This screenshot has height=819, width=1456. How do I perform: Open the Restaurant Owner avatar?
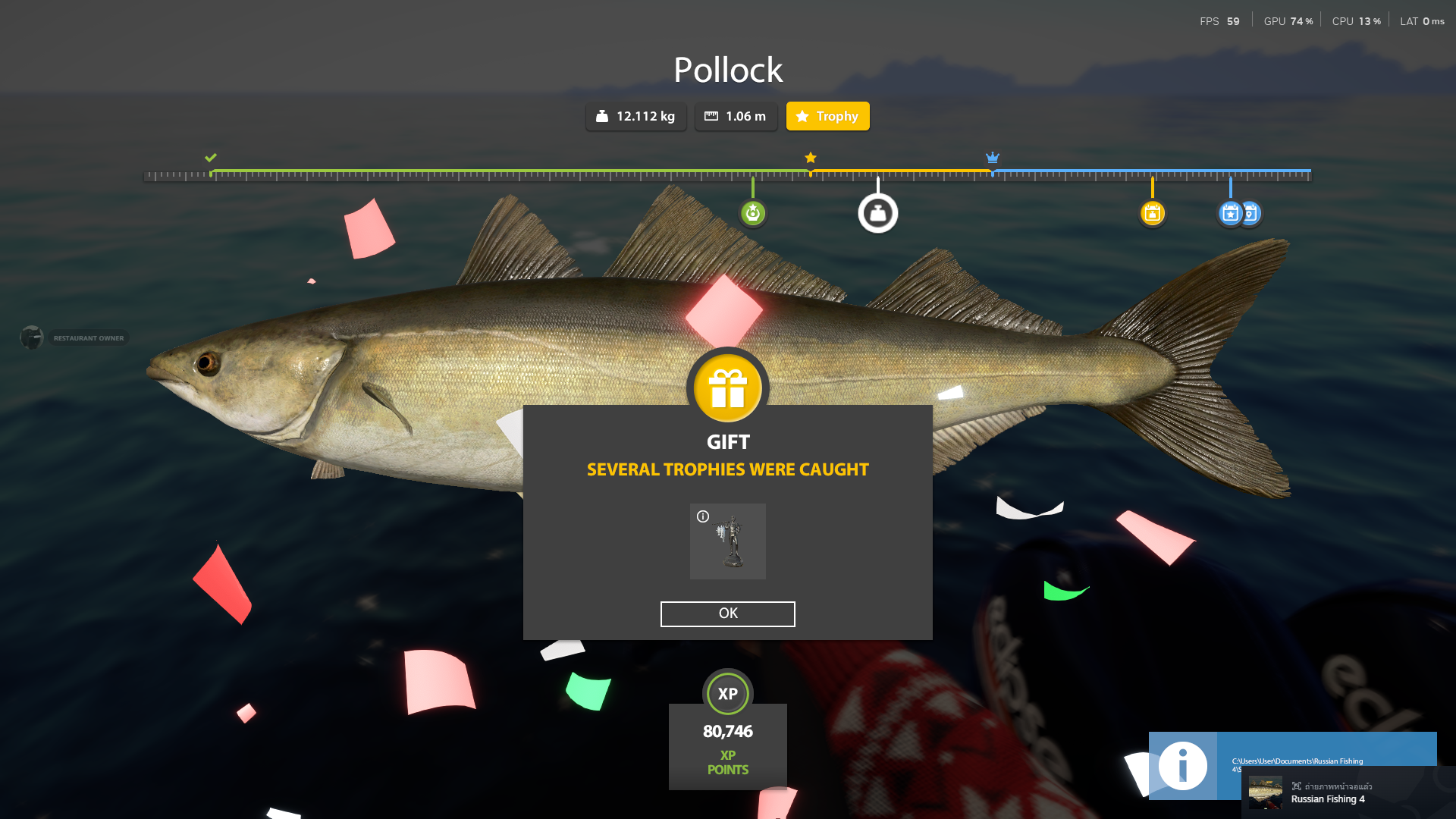point(31,337)
